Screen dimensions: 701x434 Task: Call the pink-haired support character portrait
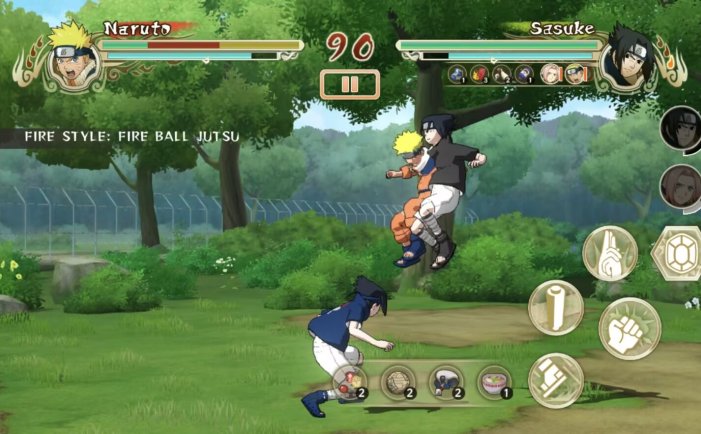[681, 187]
